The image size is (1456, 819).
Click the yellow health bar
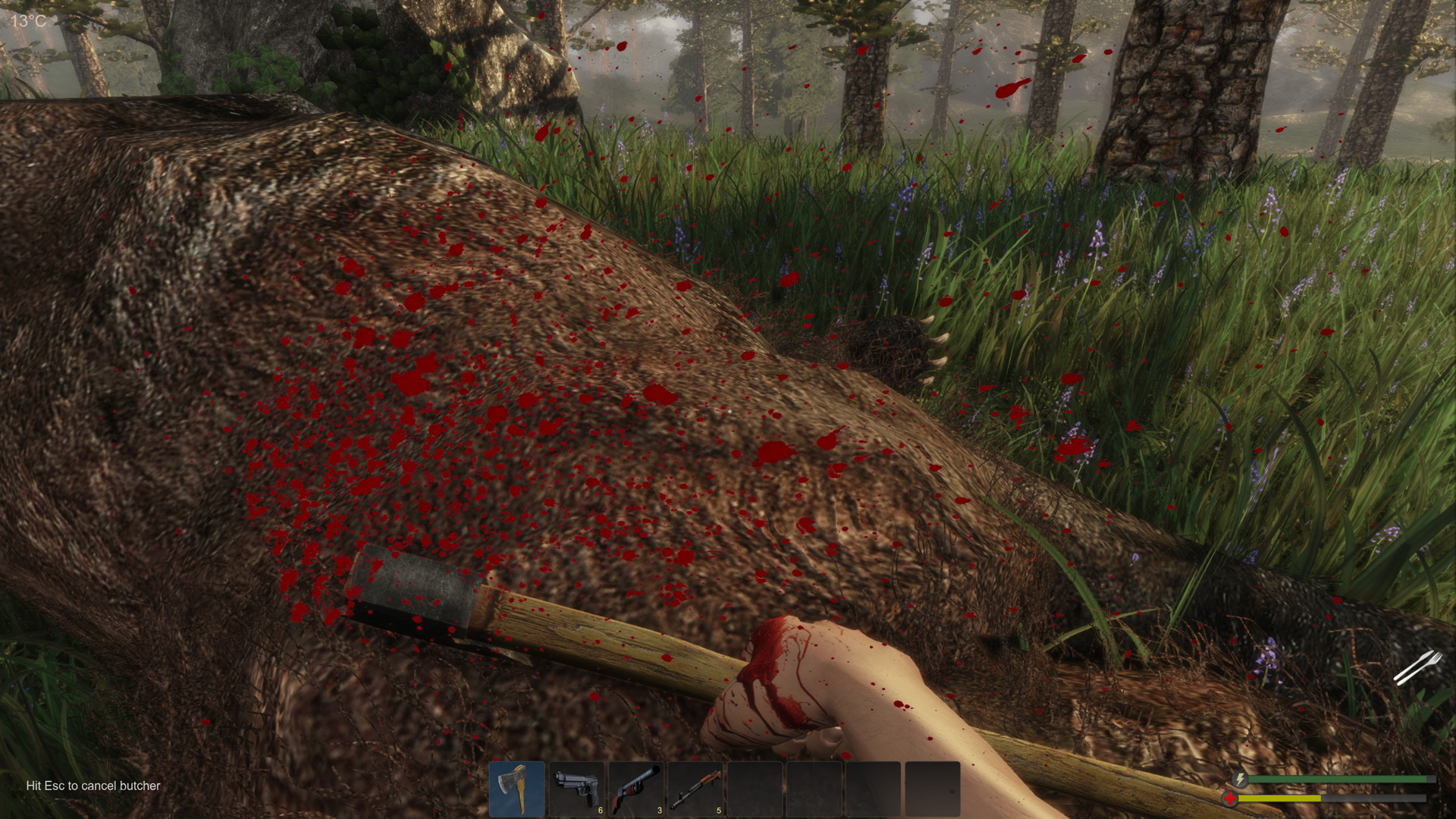click(1282, 798)
